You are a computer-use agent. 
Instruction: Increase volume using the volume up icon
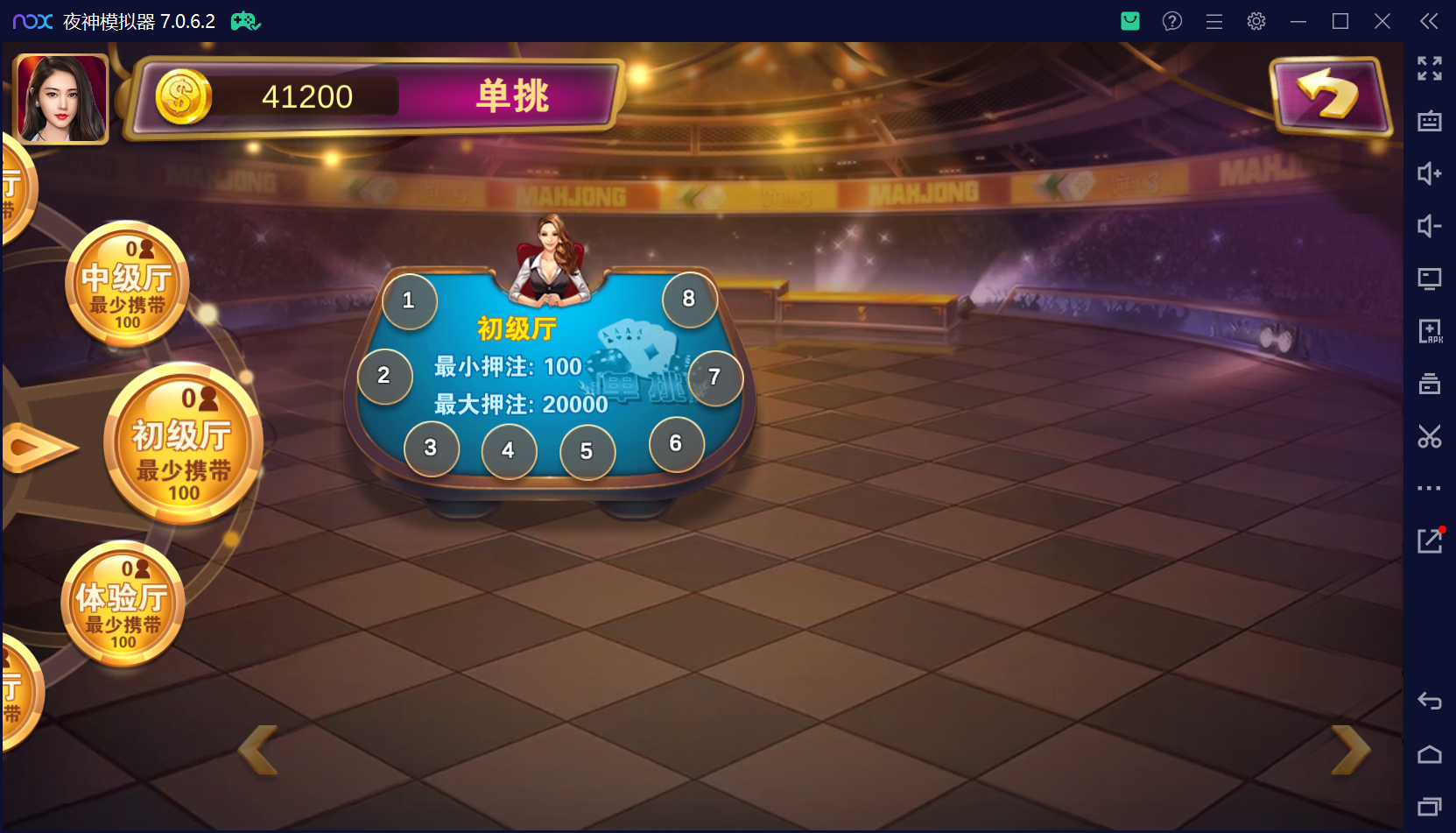pos(1430,173)
